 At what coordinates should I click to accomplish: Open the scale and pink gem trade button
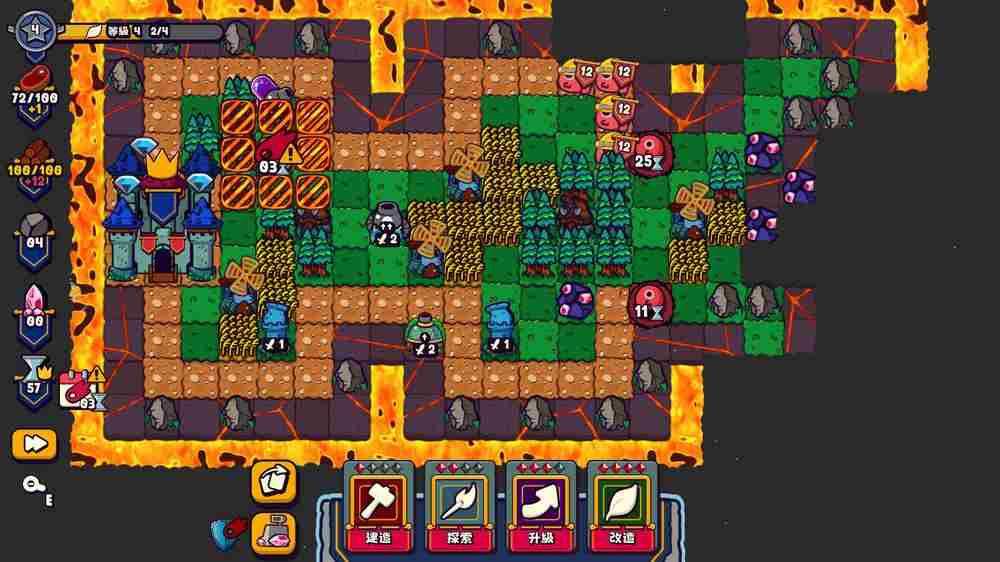(273, 532)
